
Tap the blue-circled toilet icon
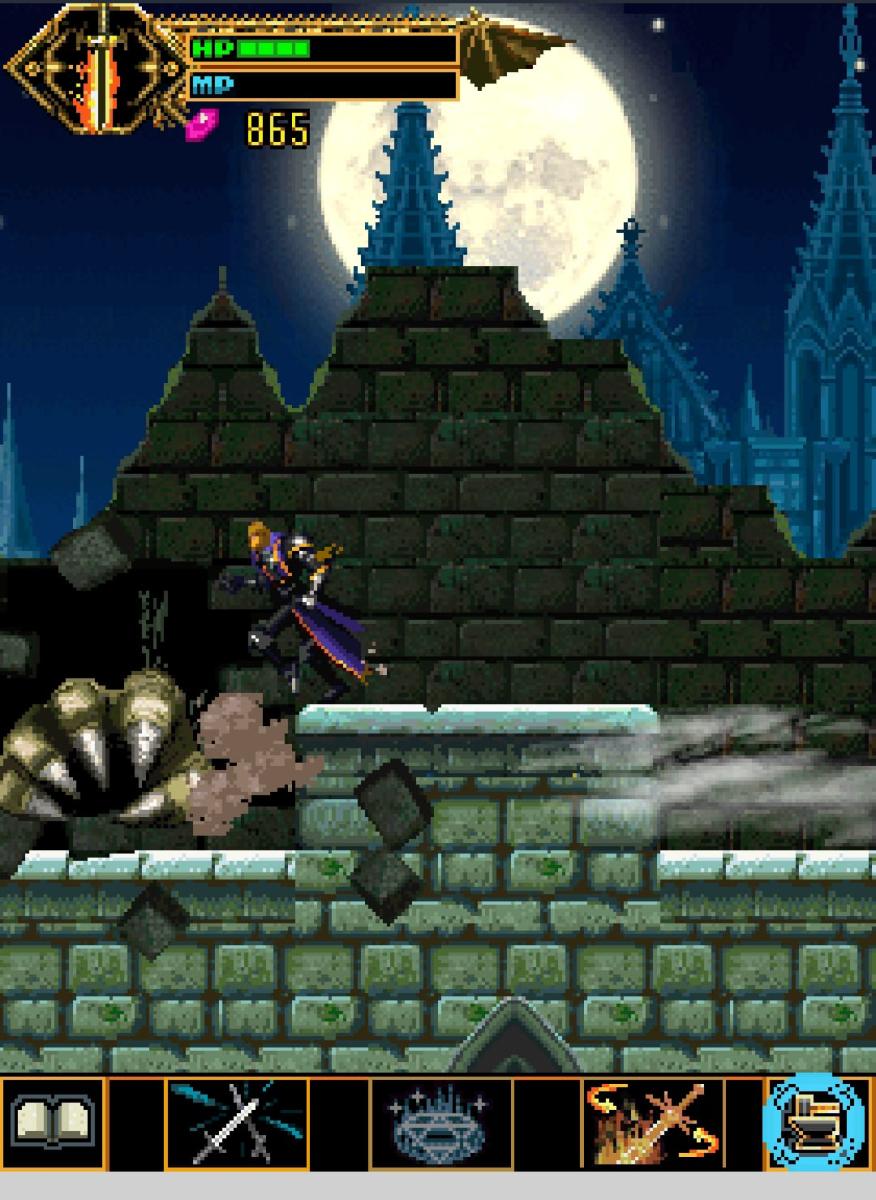815,1122
